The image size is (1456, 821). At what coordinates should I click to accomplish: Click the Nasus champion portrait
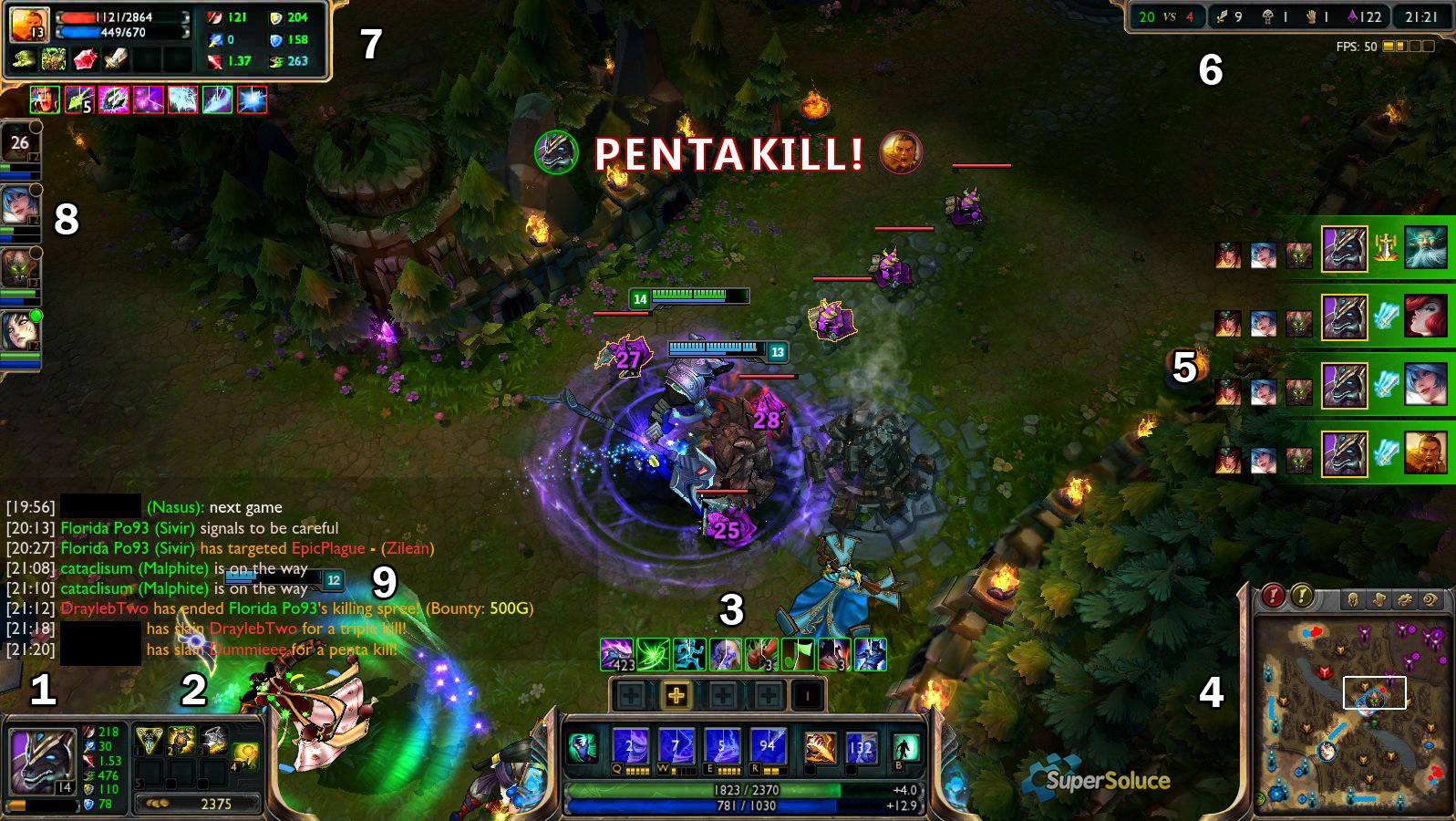click(x=40, y=759)
